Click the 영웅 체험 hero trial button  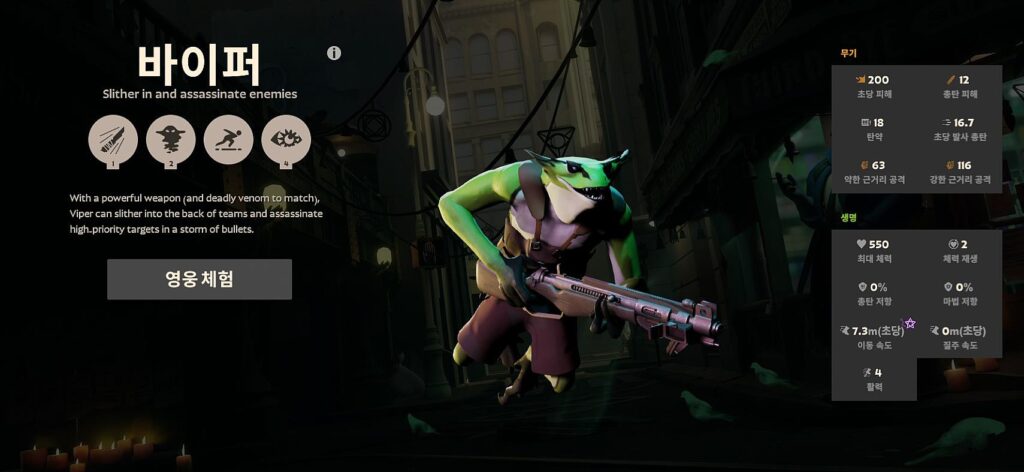tap(199, 279)
